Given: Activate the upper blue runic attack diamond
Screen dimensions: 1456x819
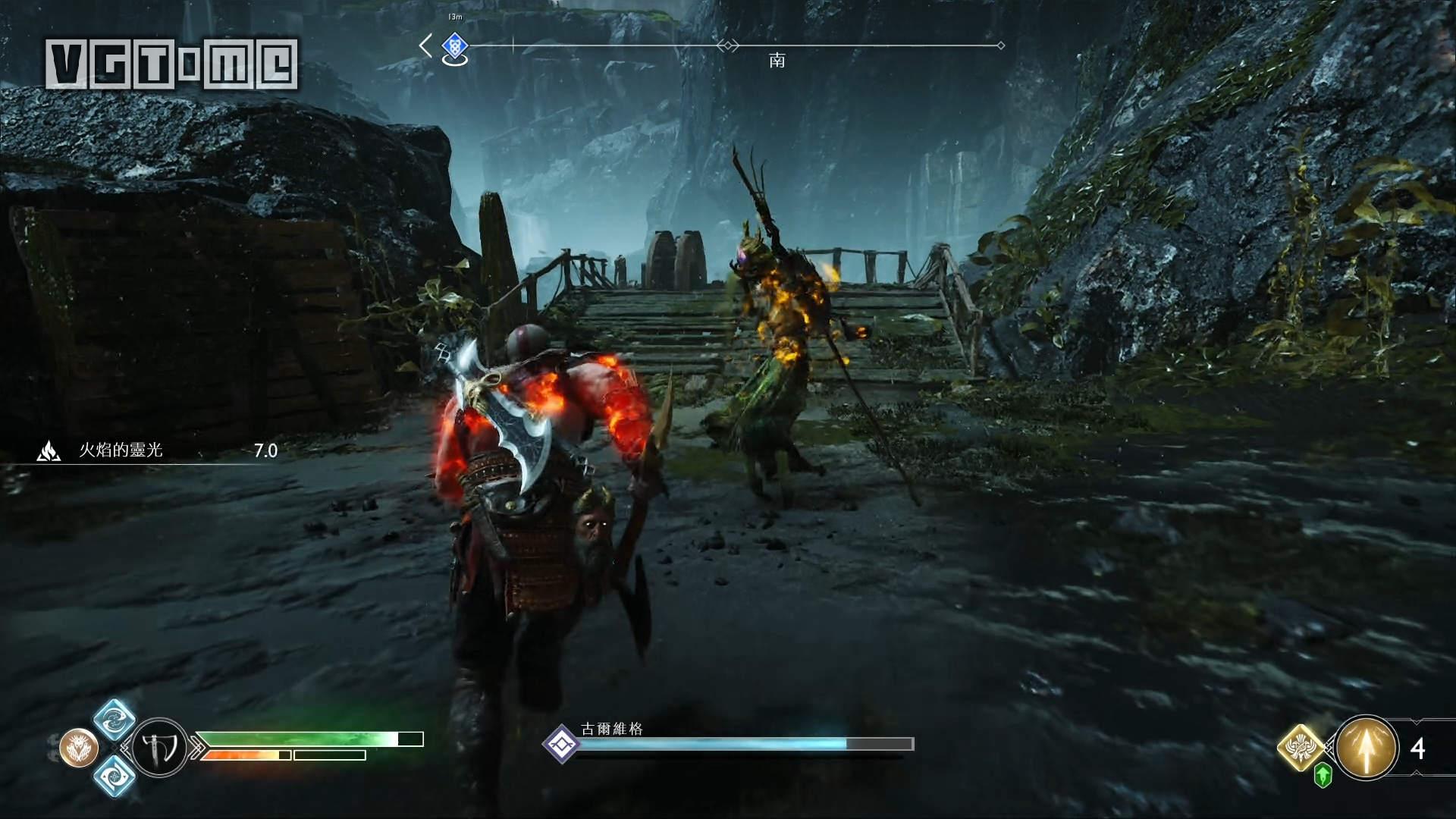Looking at the screenshot, I should (115, 720).
